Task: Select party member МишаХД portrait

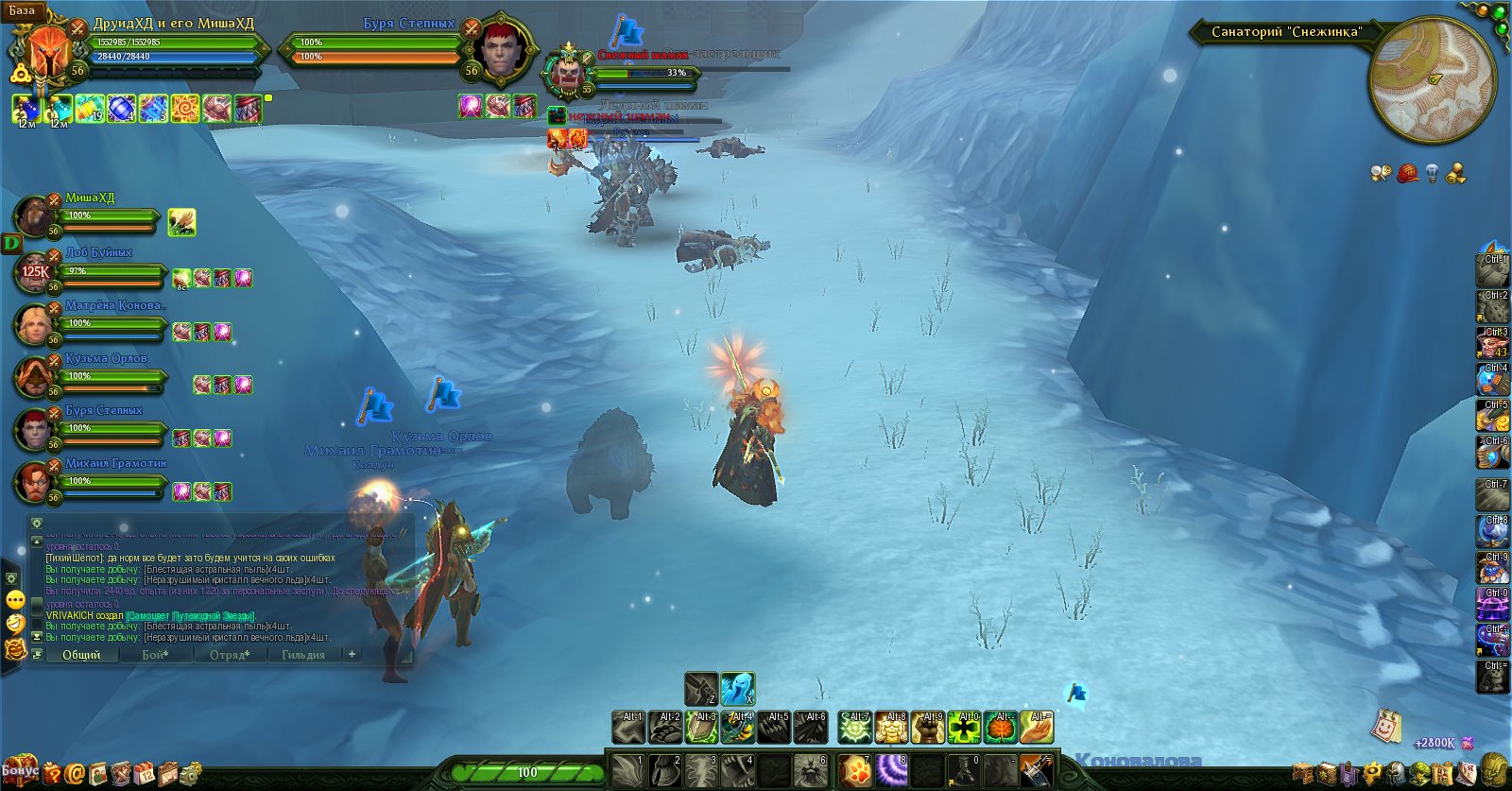Action: (x=34, y=216)
